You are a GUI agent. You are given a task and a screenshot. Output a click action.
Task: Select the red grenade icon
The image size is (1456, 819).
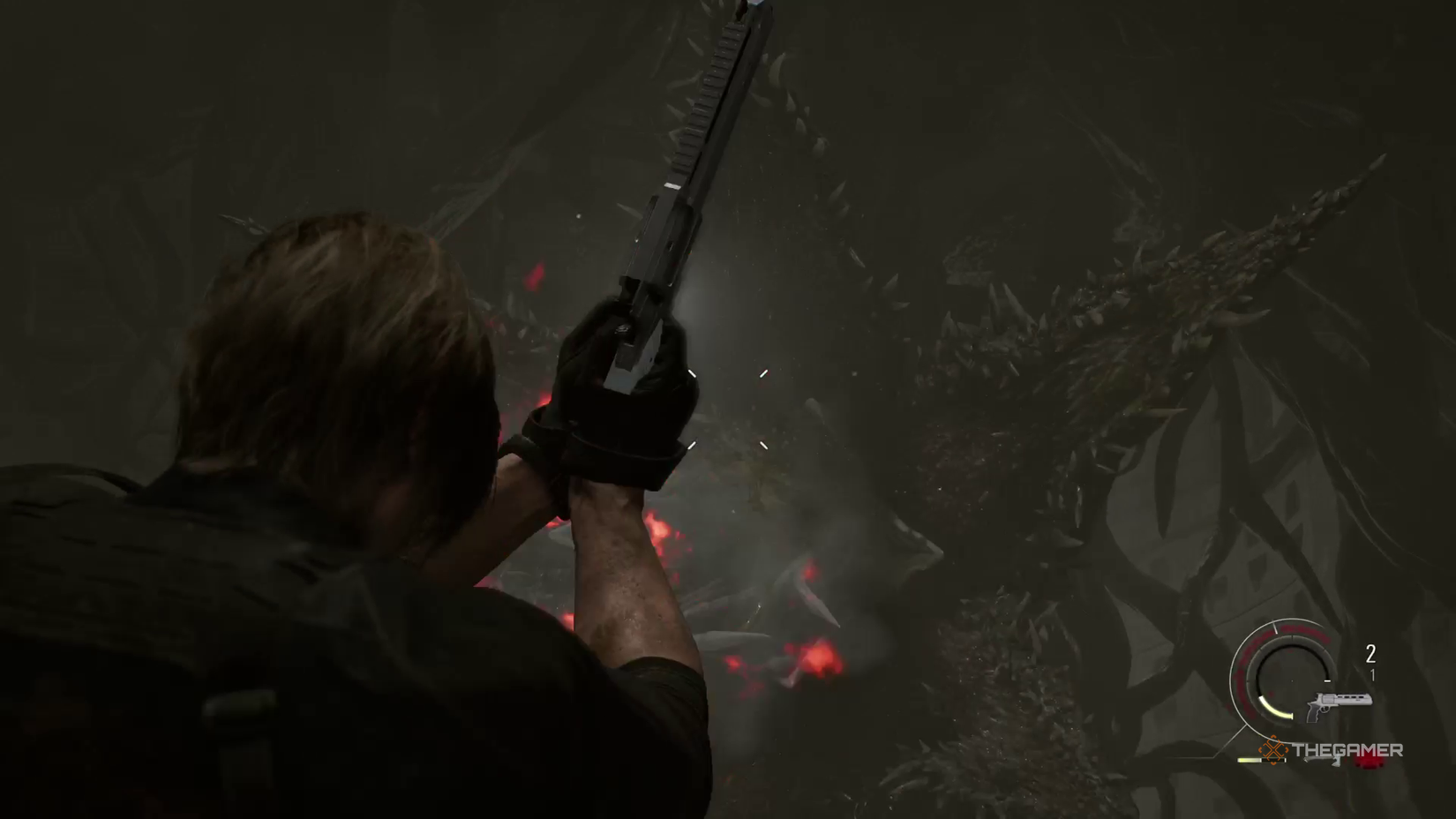click(x=1369, y=763)
